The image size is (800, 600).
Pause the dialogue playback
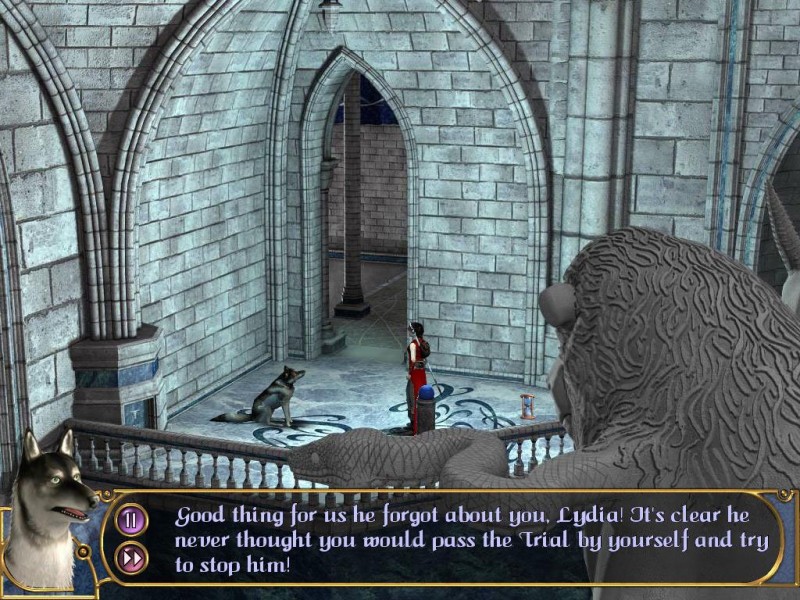(x=132, y=519)
